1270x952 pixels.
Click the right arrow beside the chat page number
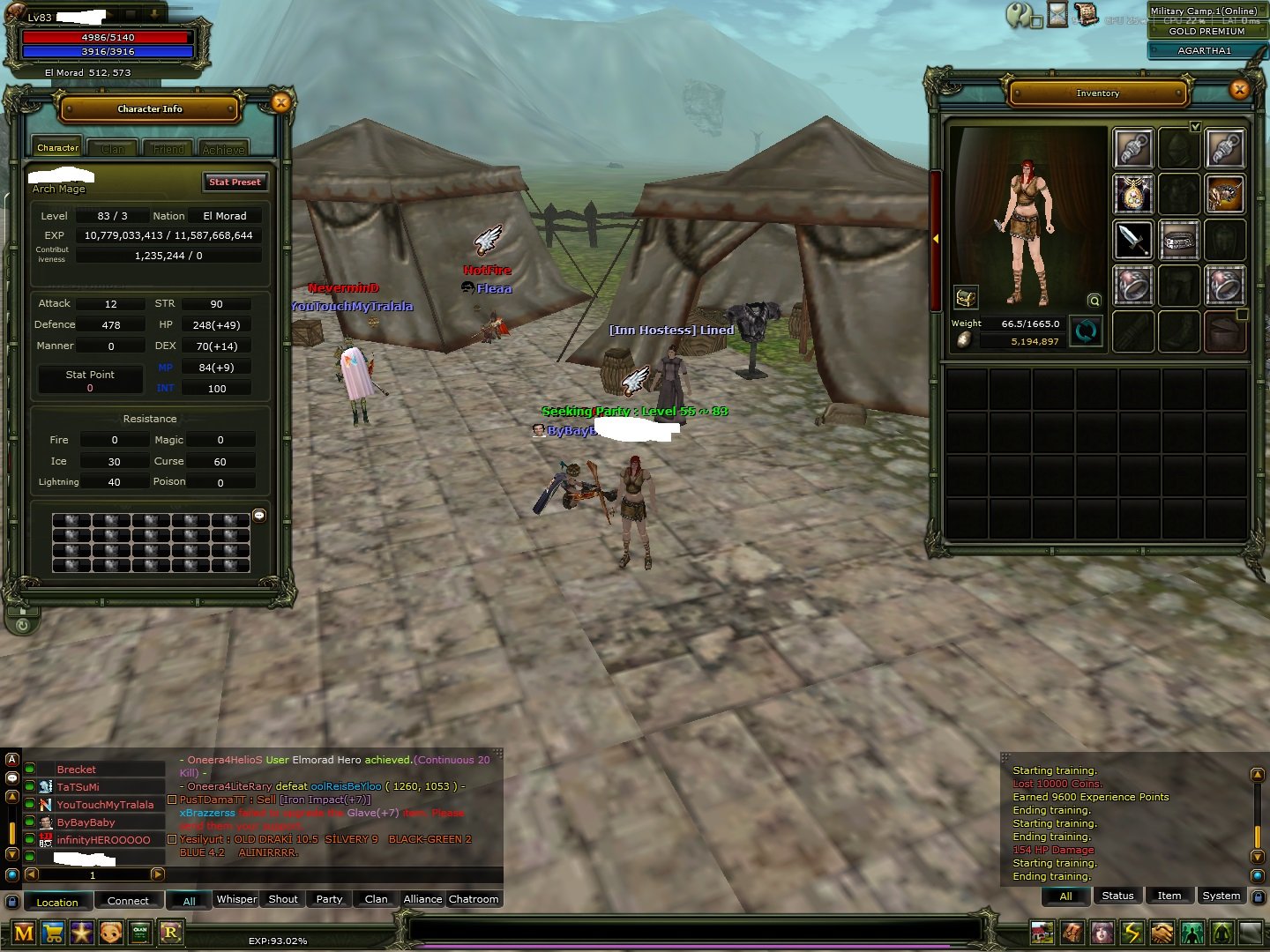pos(160,874)
